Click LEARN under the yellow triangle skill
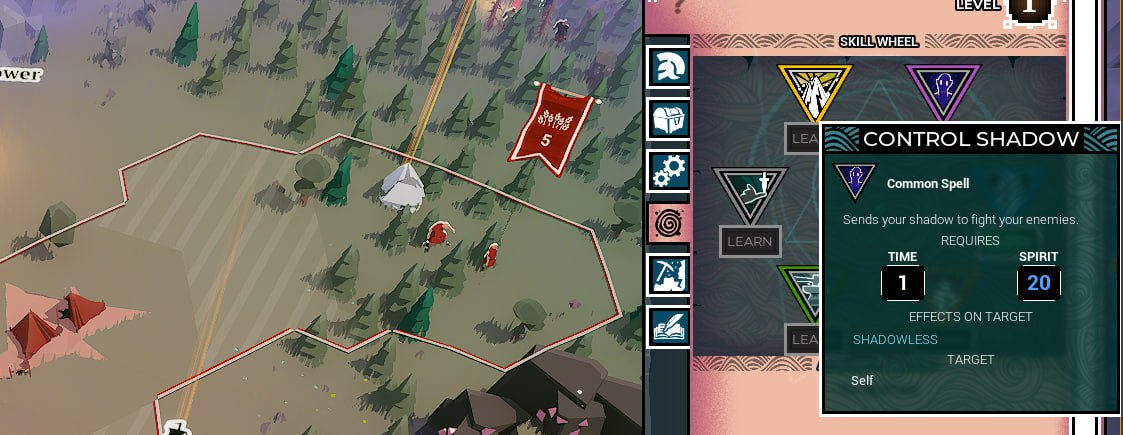This screenshot has width=1123, height=435. tap(803, 139)
